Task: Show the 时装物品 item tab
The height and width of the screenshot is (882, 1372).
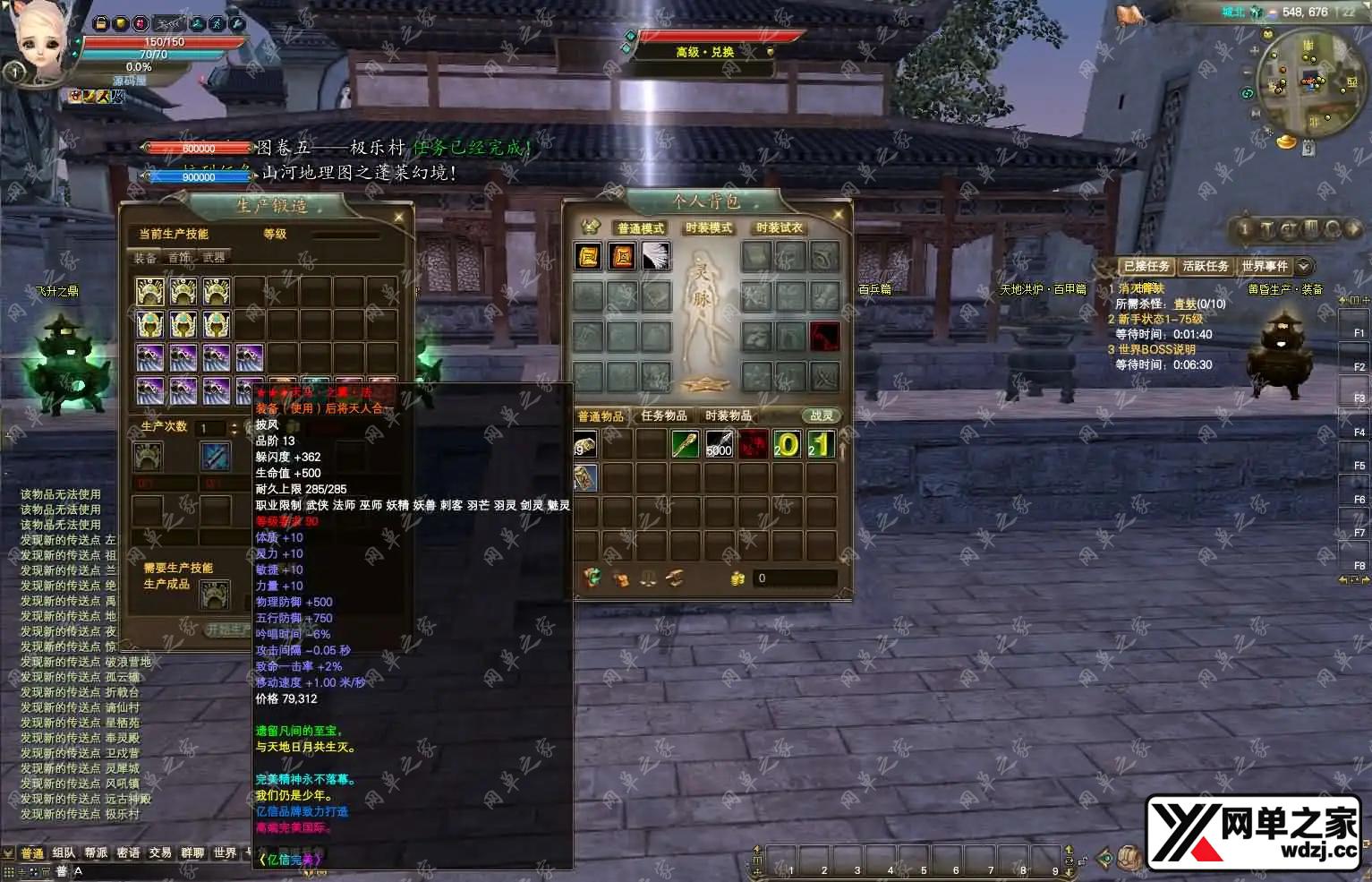Action: point(729,416)
